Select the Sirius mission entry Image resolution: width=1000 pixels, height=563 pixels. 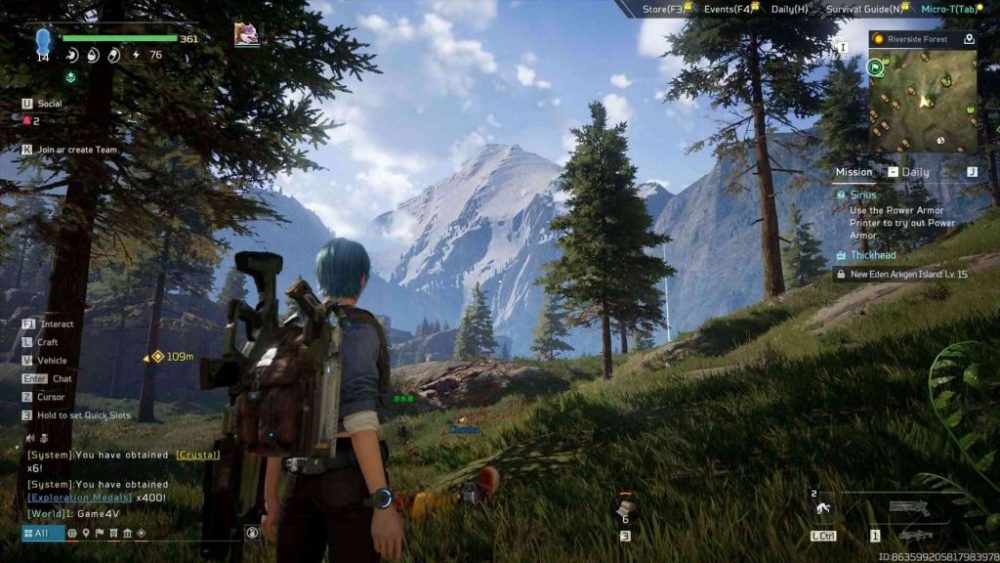click(x=863, y=196)
